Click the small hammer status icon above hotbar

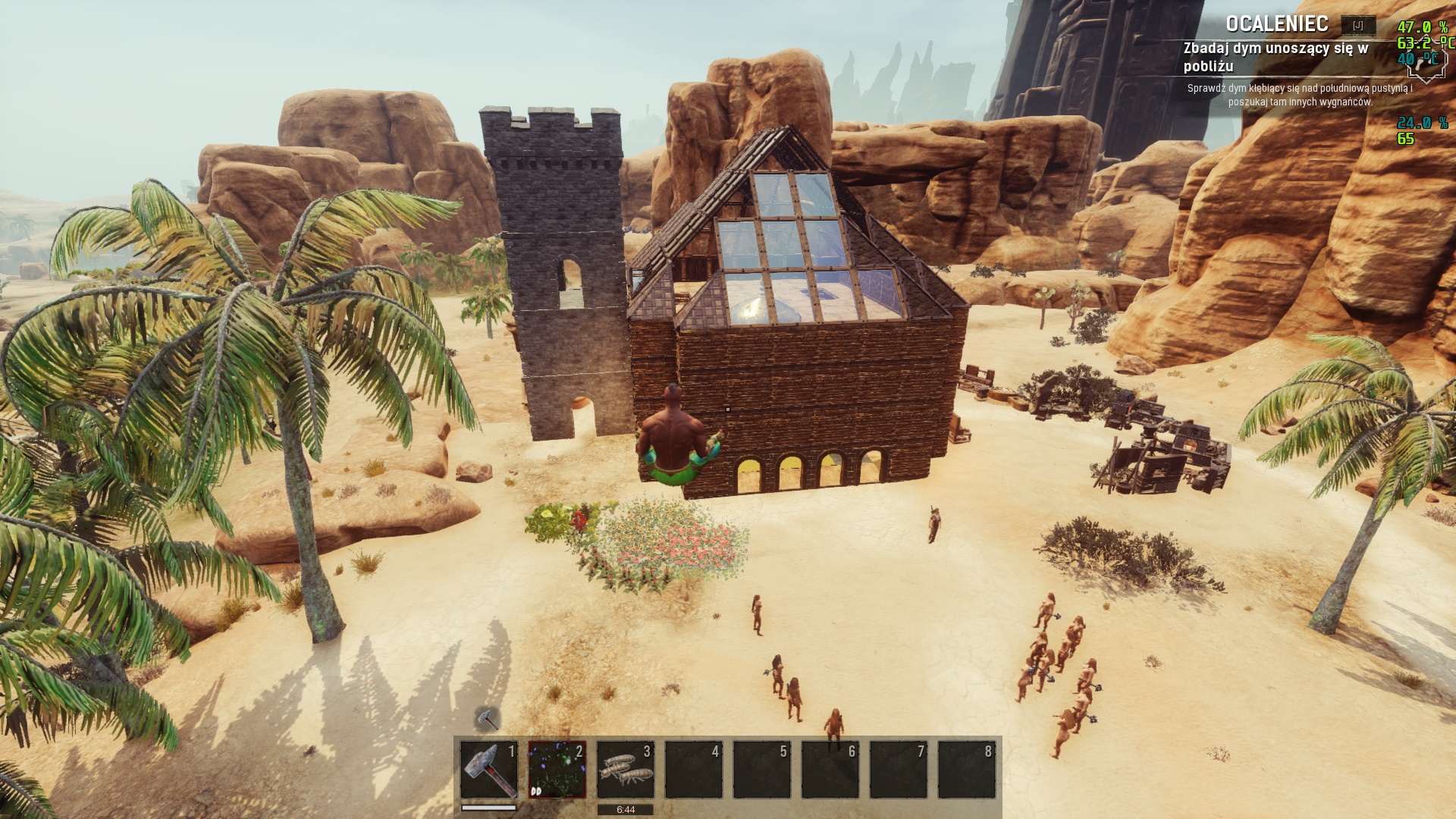pyautogui.click(x=487, y=718)
